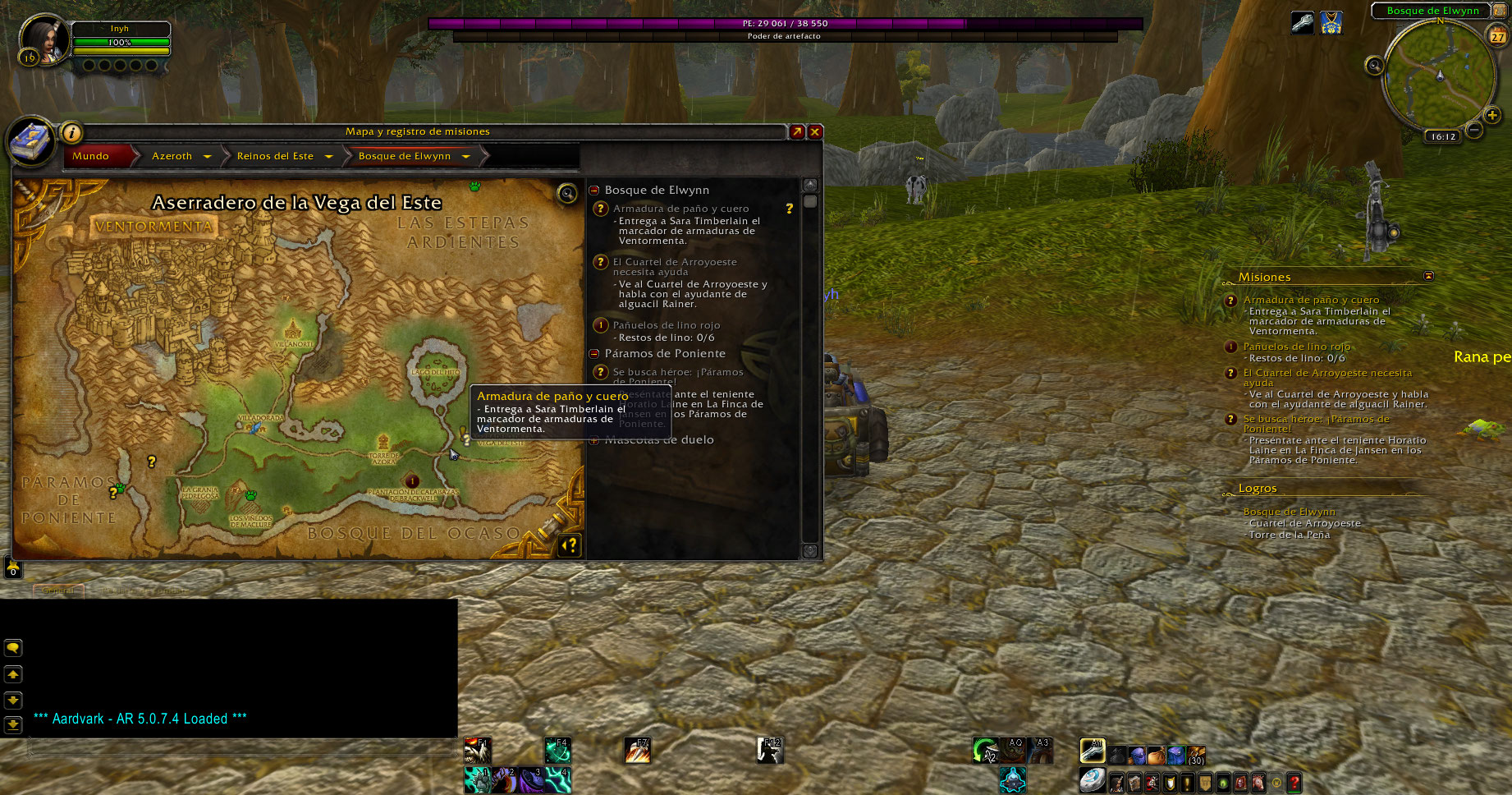Screen dimensions: 1512x795
Task: Collapse the Bosque de Elwynn quest header
Action: click(x=594, y=190)
